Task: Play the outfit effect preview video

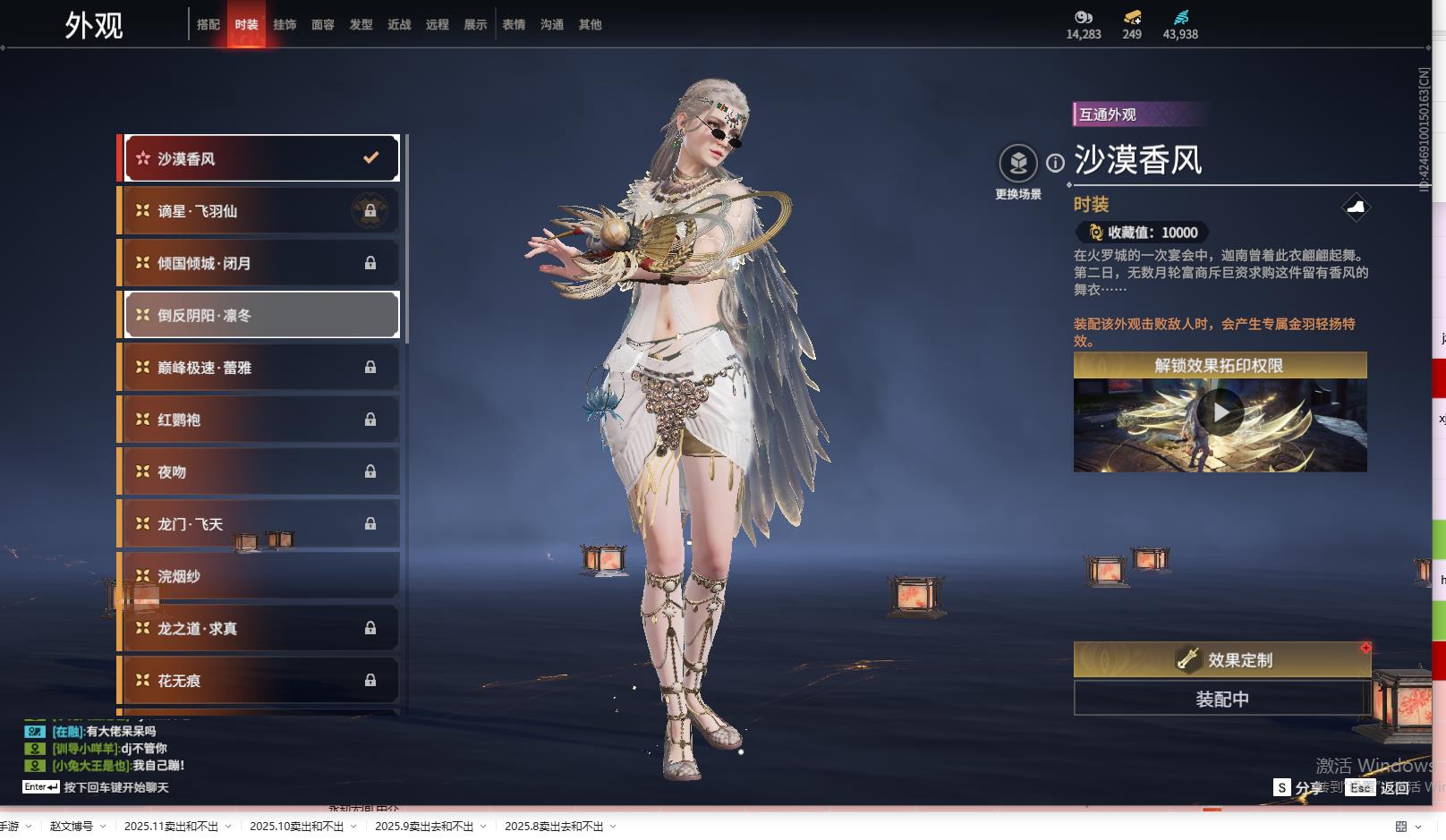Action: click(1221, 412)
